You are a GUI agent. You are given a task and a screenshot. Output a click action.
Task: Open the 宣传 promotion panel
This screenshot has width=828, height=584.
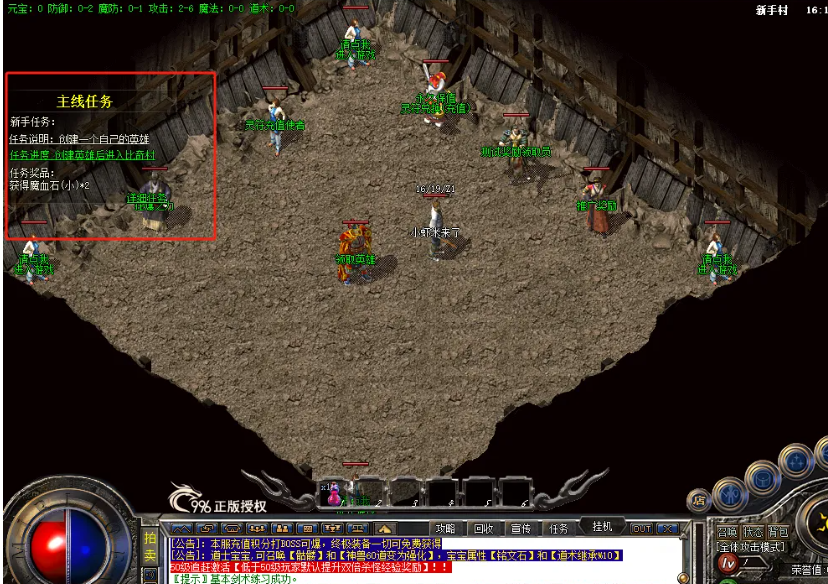coord(521,528)
